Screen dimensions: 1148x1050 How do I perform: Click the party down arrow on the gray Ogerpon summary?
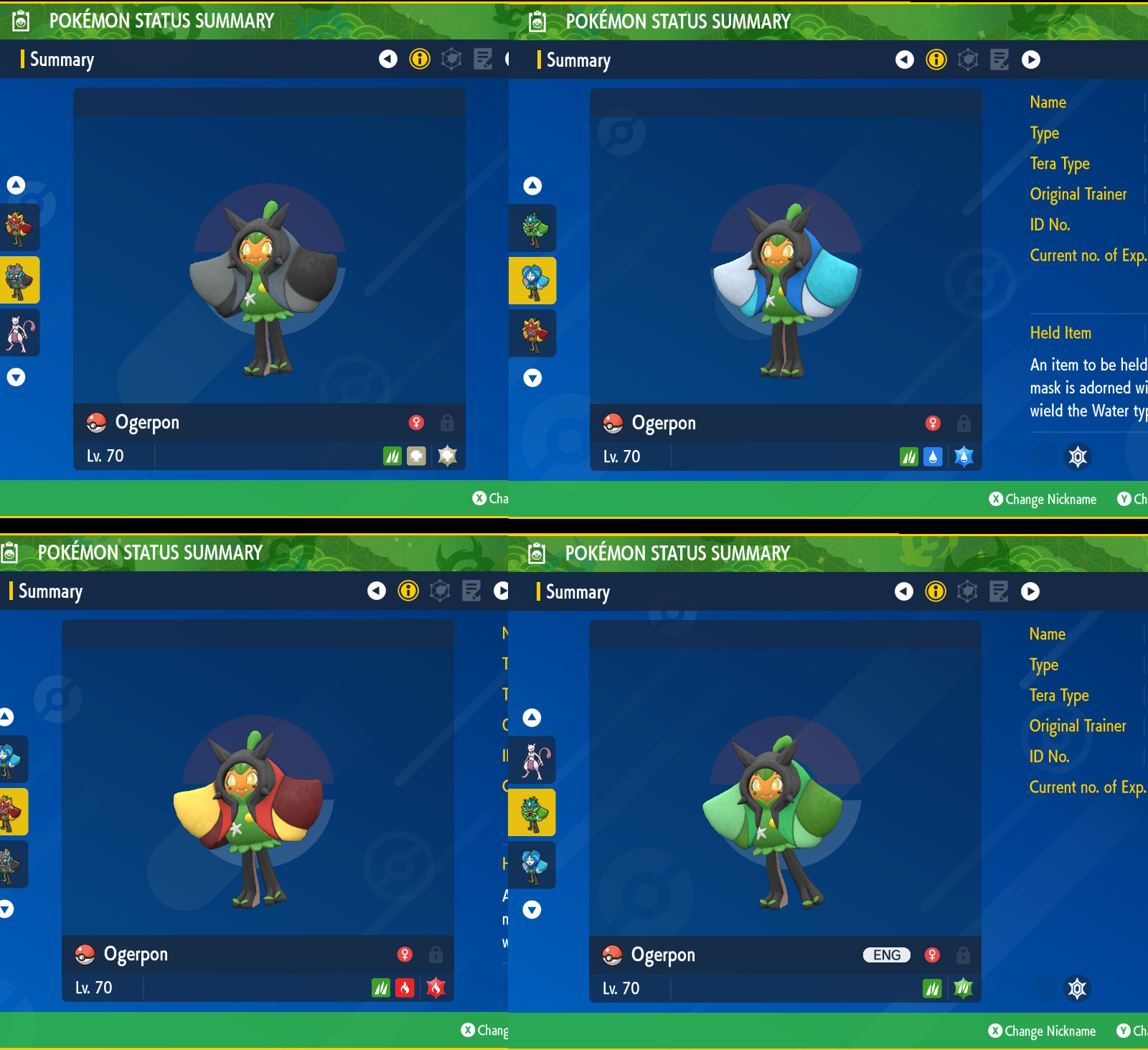(16, 378)
